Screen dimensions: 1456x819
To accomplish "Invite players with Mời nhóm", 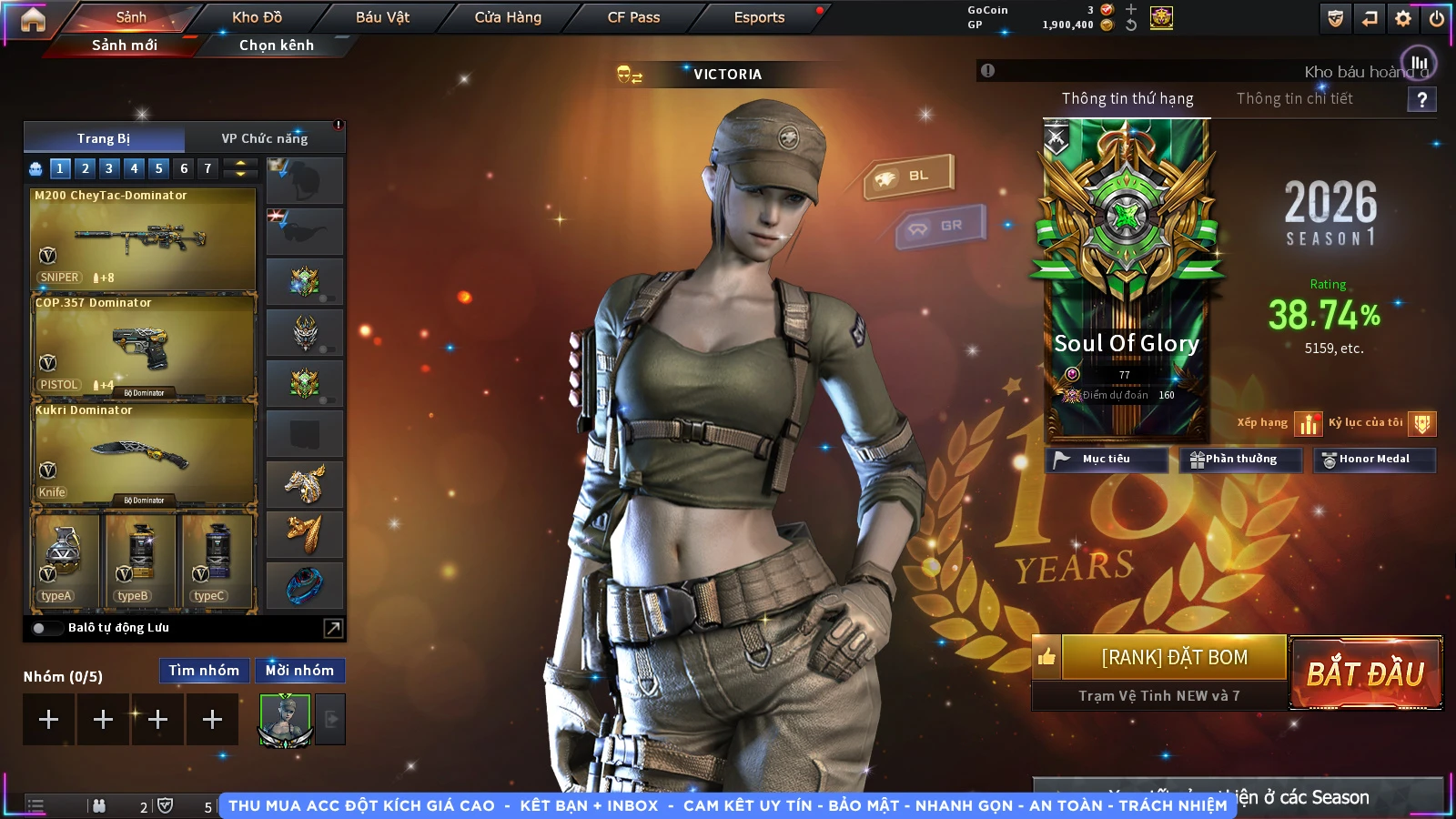I will 299,671.
